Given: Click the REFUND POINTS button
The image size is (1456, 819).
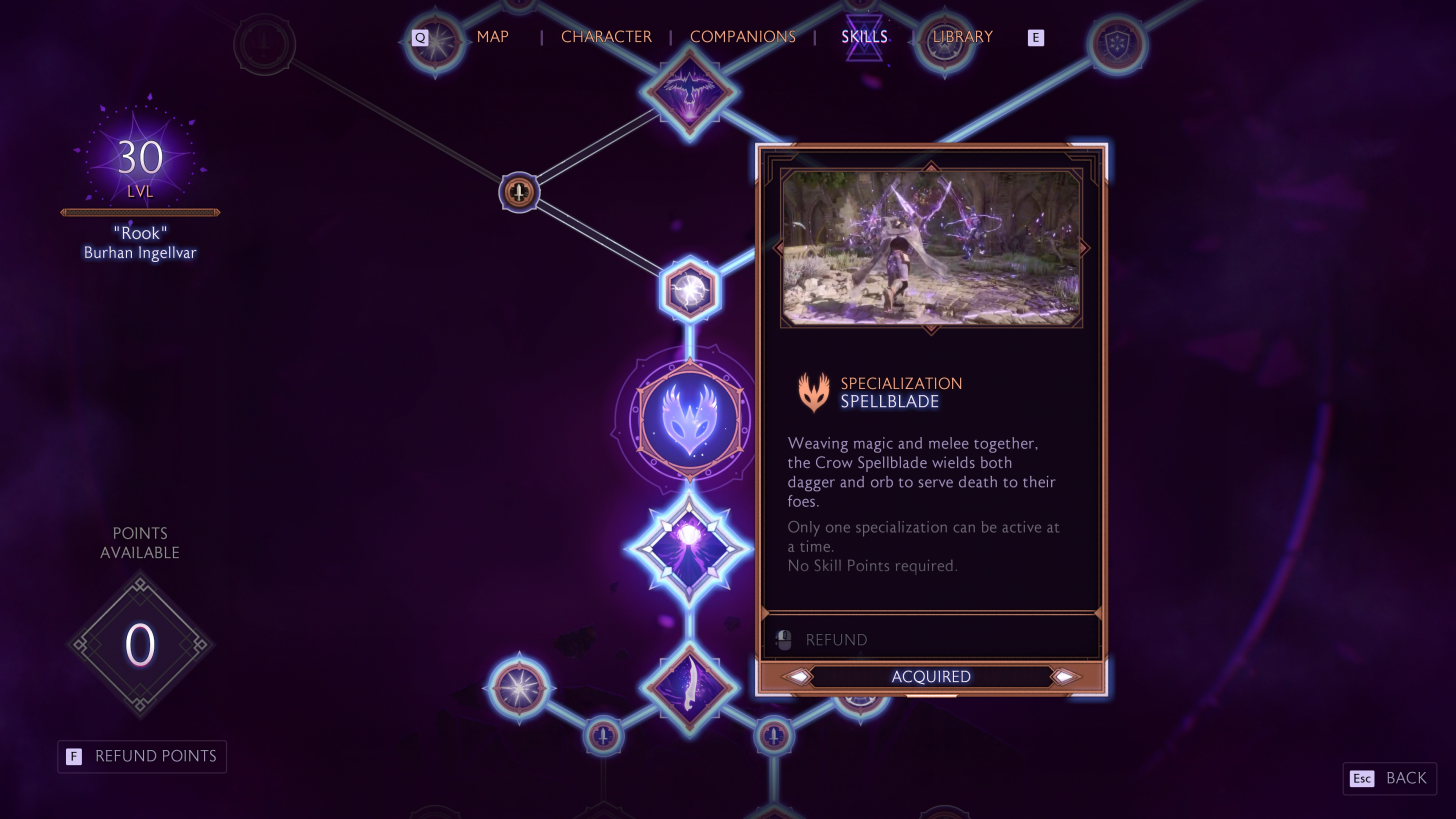Looking at the screenshot, I should pos(141,757).
